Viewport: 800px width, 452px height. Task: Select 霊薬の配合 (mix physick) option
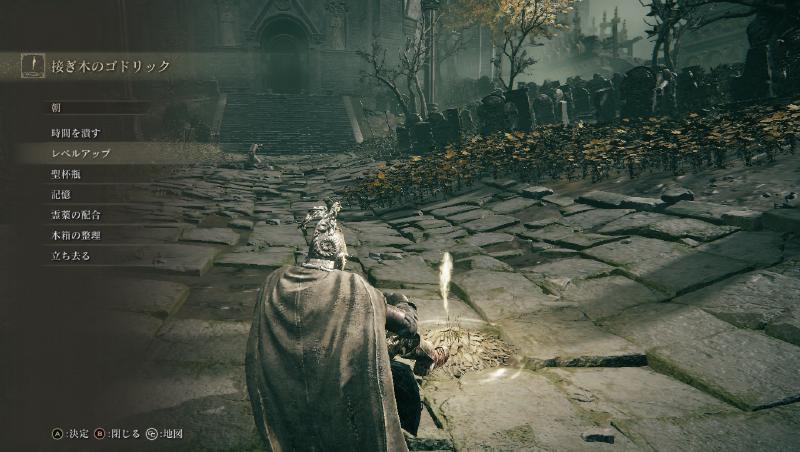76,215
